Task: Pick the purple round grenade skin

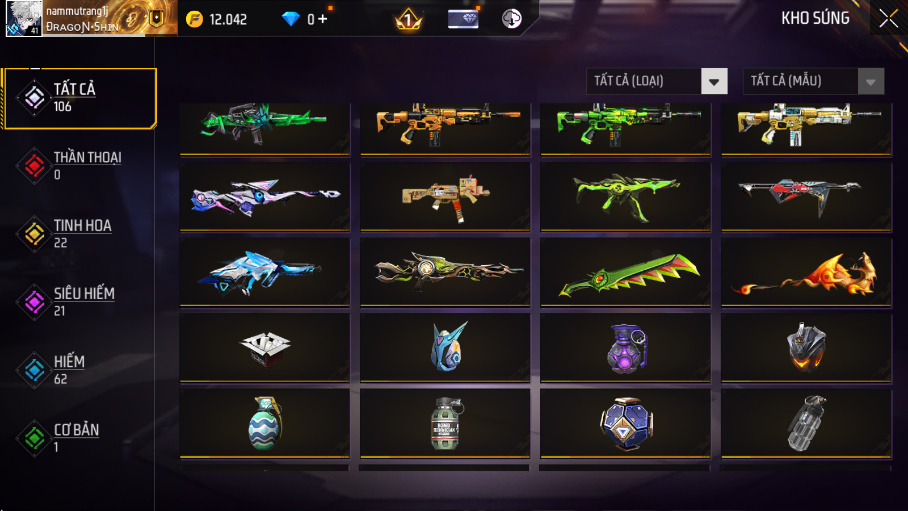Action: click(x=625, y=347)
